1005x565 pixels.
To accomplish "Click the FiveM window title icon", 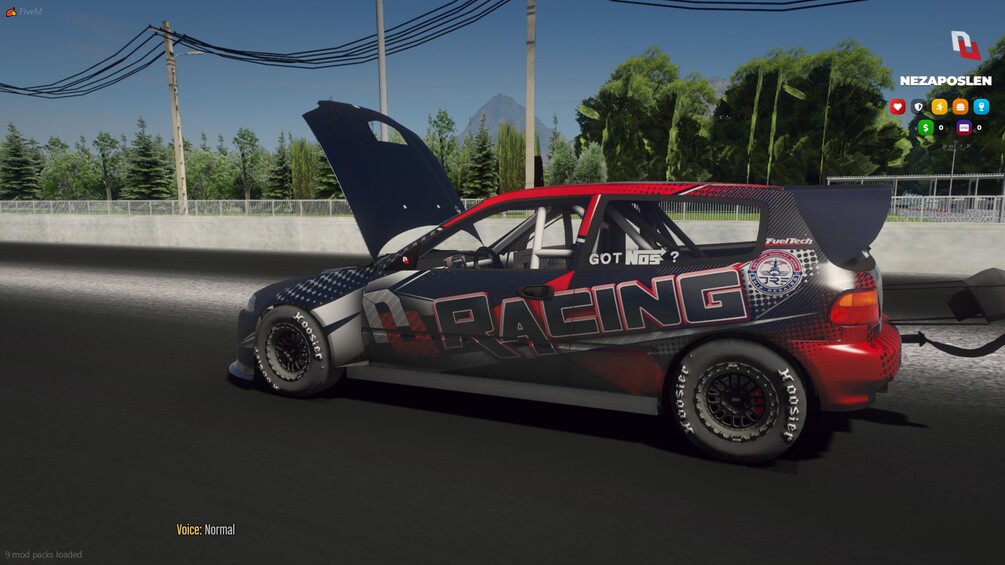I will click(11, 12).
